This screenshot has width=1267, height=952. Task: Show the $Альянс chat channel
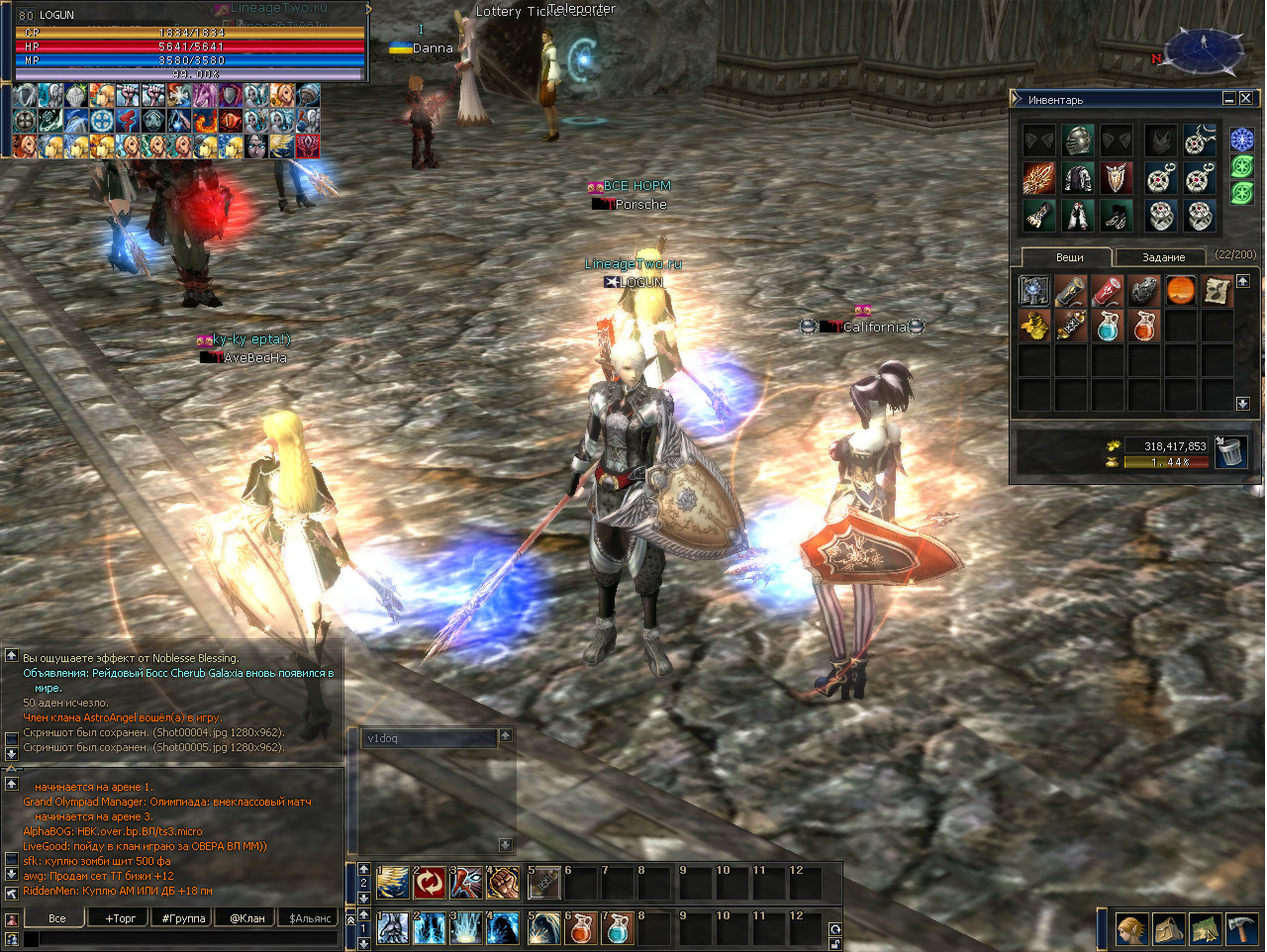[x=310, y=918]
